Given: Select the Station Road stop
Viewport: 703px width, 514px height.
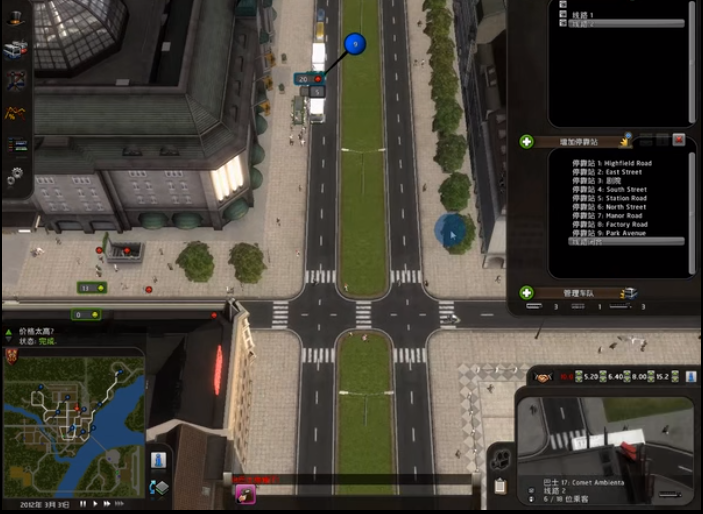Looking at the screenshot, I should (x=609, y=198).
